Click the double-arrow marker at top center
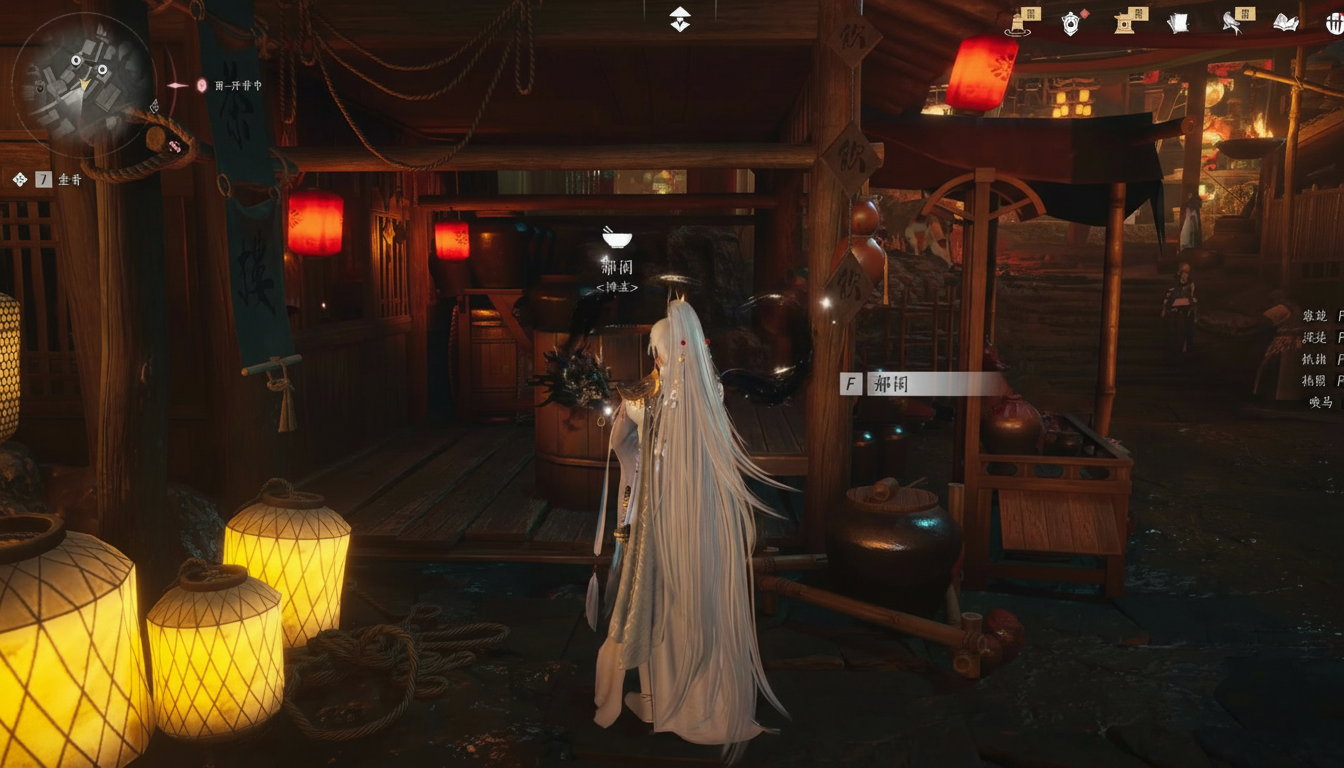 [680, 19]
